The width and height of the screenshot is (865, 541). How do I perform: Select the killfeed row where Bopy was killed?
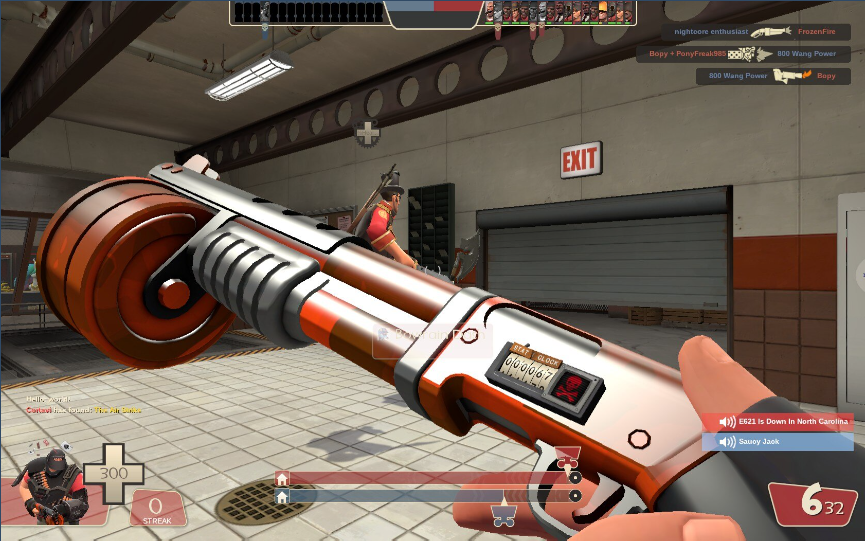[x=772, y=76]
